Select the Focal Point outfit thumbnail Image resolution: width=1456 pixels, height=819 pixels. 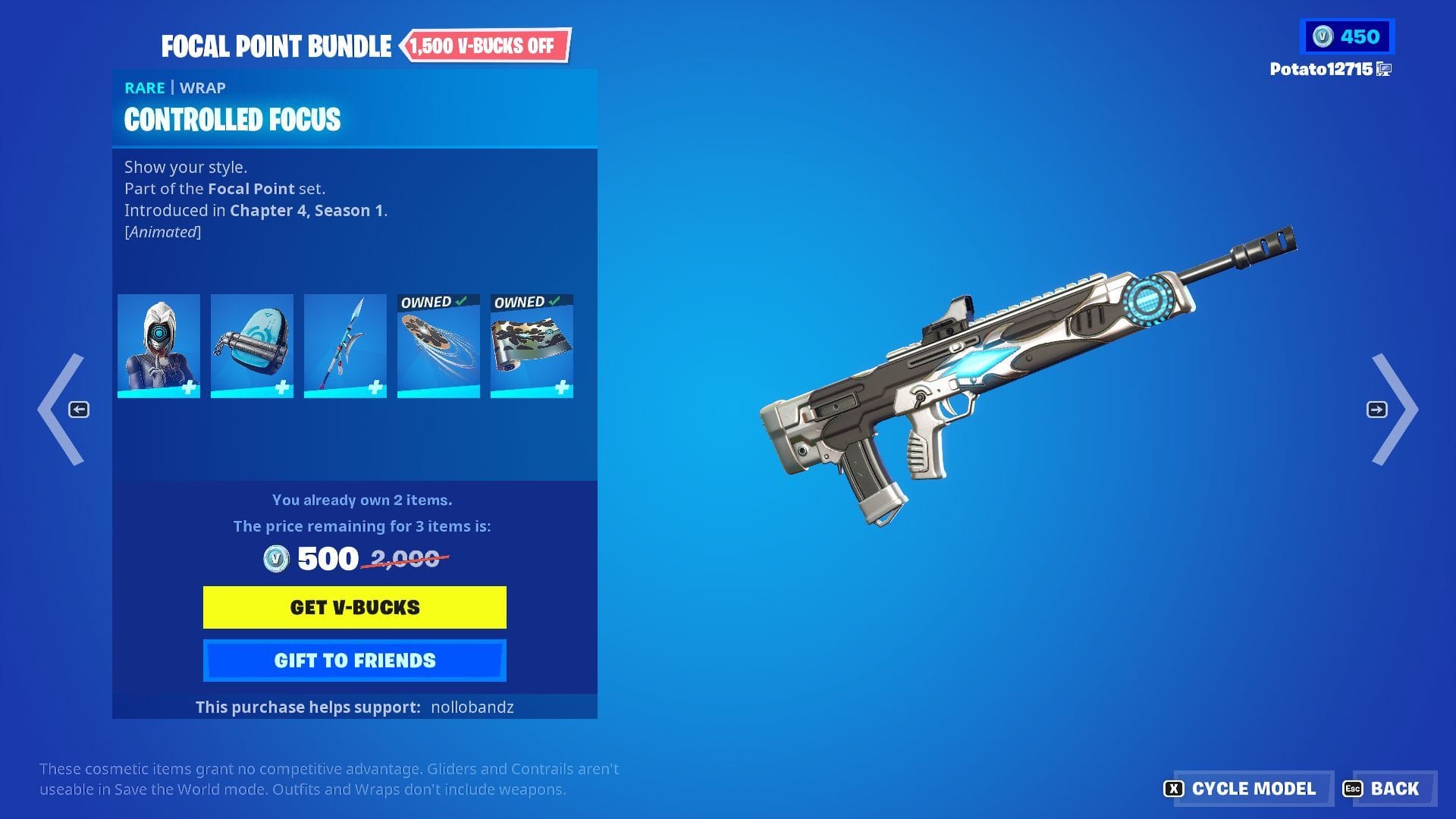pyautogui.click(x=158, y=345)
